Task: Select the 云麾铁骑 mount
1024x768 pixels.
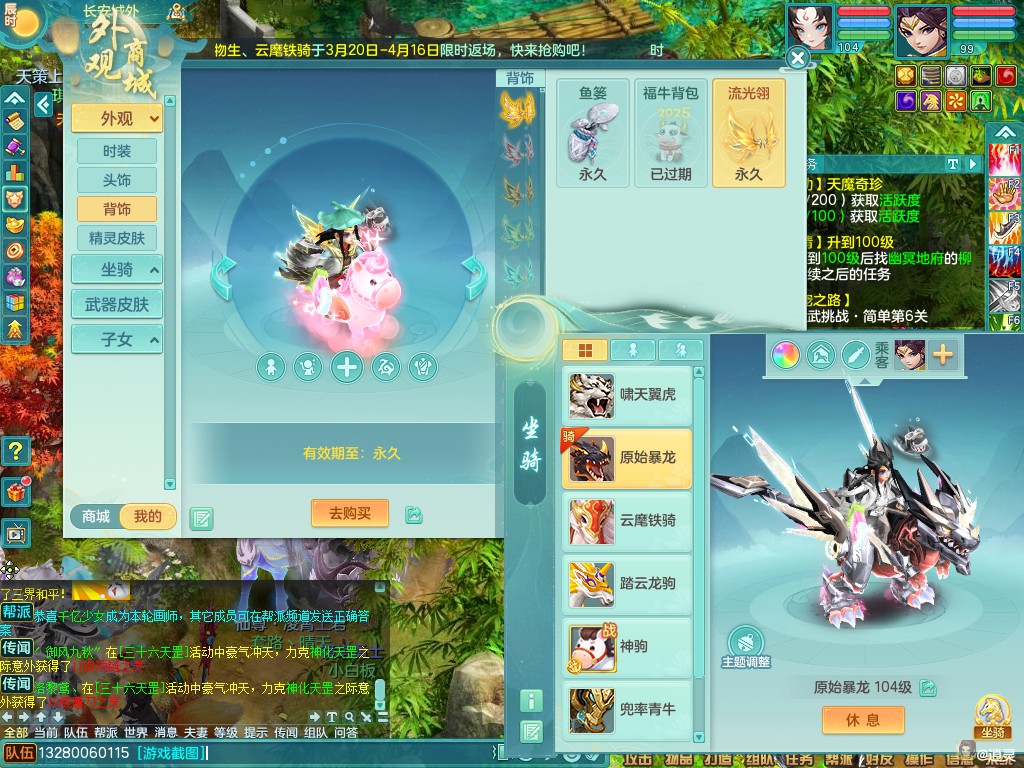Action: point(627,521)
